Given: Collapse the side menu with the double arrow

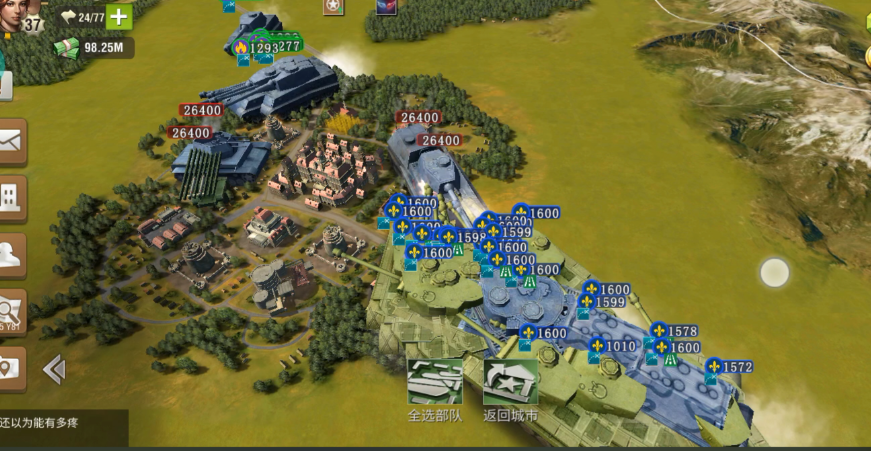Looking at the screenshot, I should [x=54, y=370].
